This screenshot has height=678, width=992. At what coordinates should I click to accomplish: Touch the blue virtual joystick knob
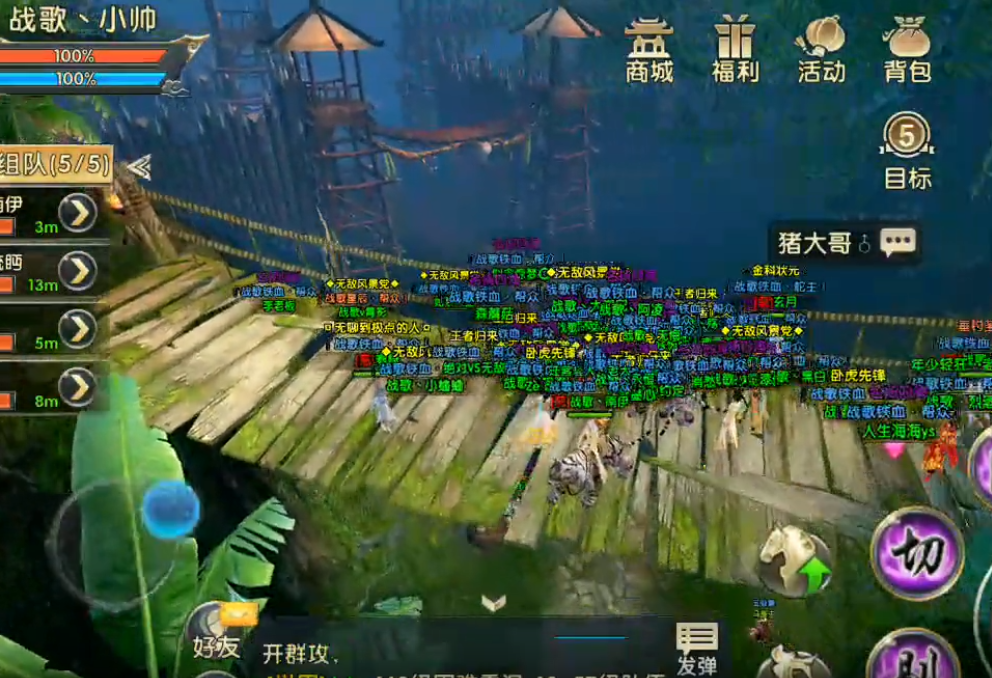click(170, 509)
